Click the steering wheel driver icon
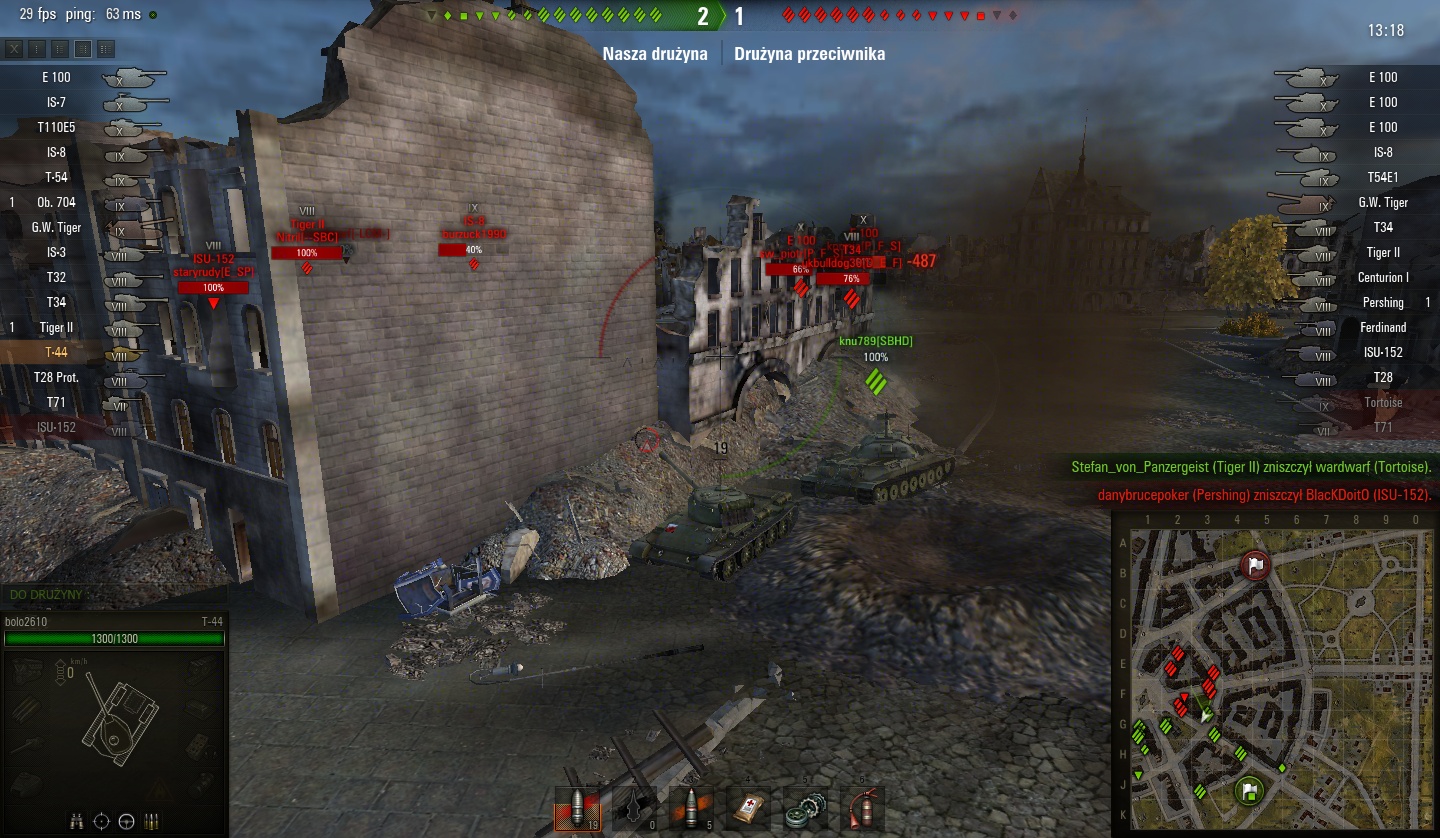Image resolution: width=1440 pixels, height=838 pixels. pyautogui.click(x=127, y=821)
